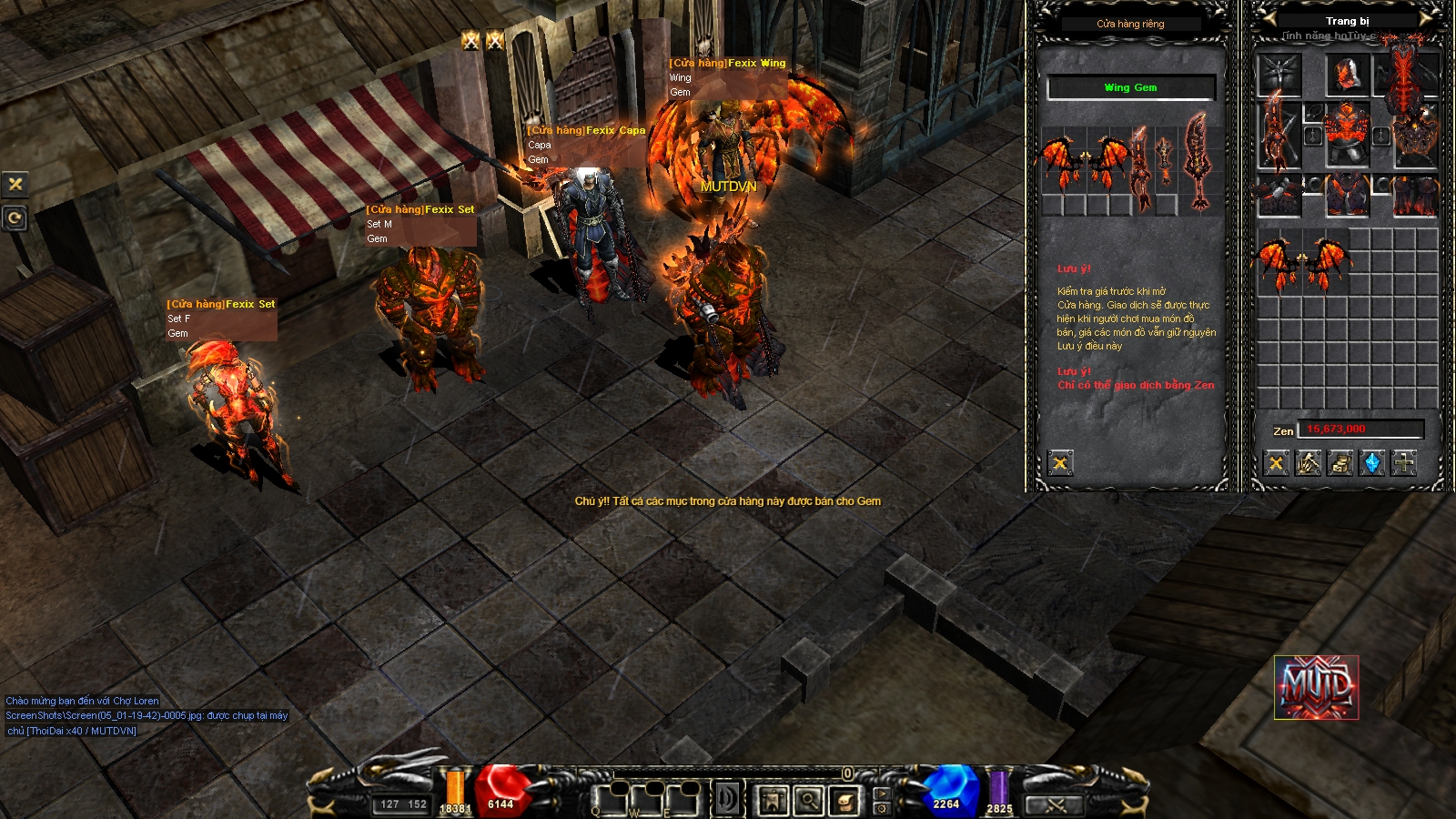Open the scroll icon on bottom bar

point(844,801)
